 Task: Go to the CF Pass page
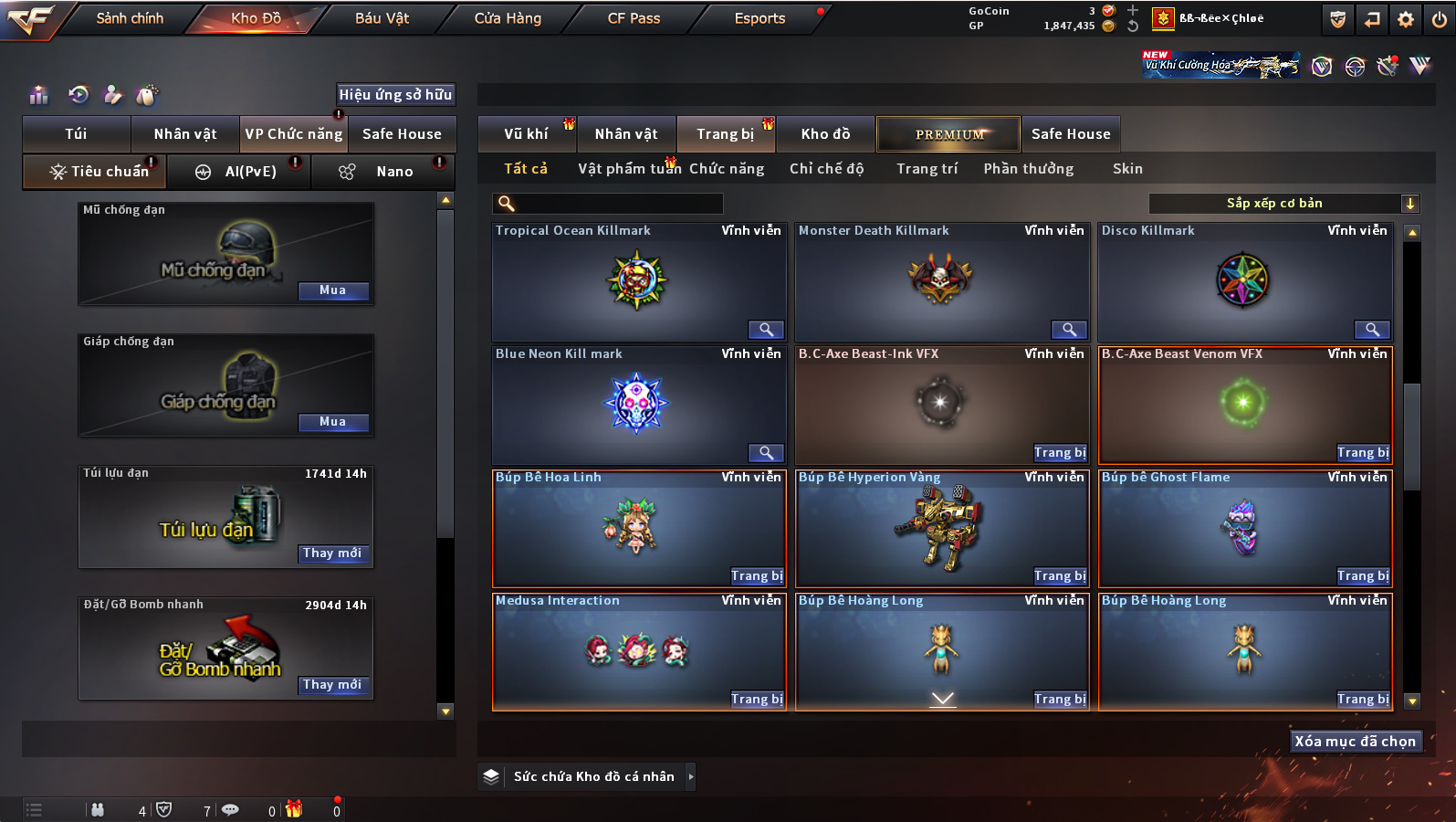coord(634,18)
